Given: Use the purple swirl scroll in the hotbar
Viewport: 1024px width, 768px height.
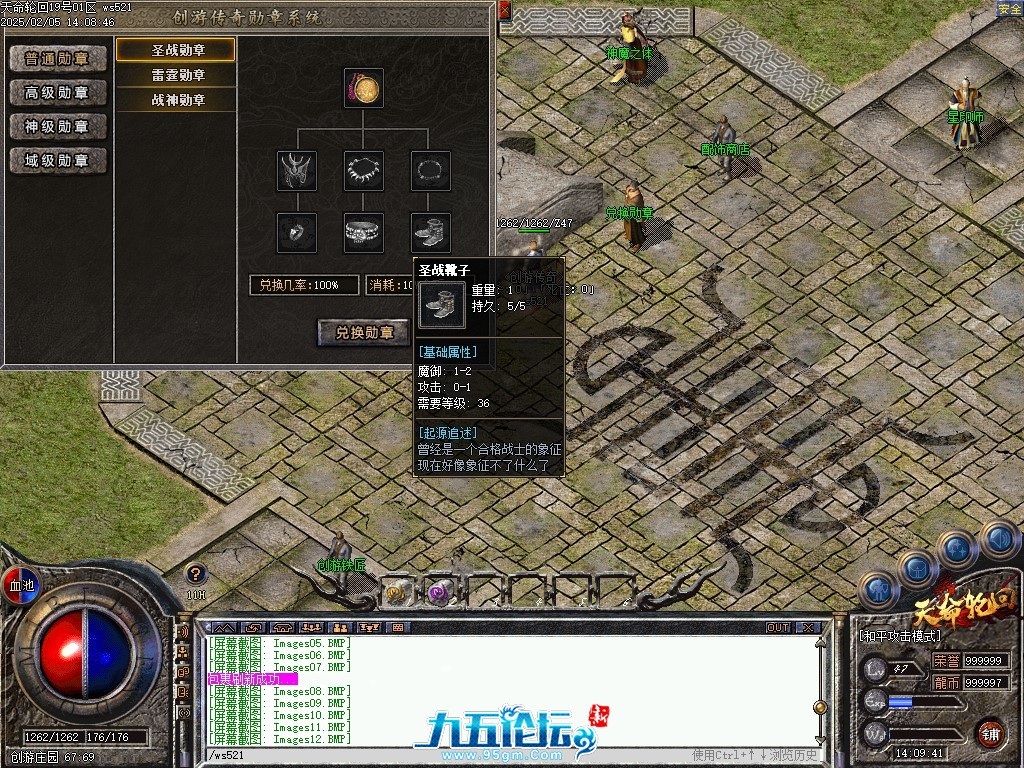Looking at the screenshot, I should click(438, 593).
